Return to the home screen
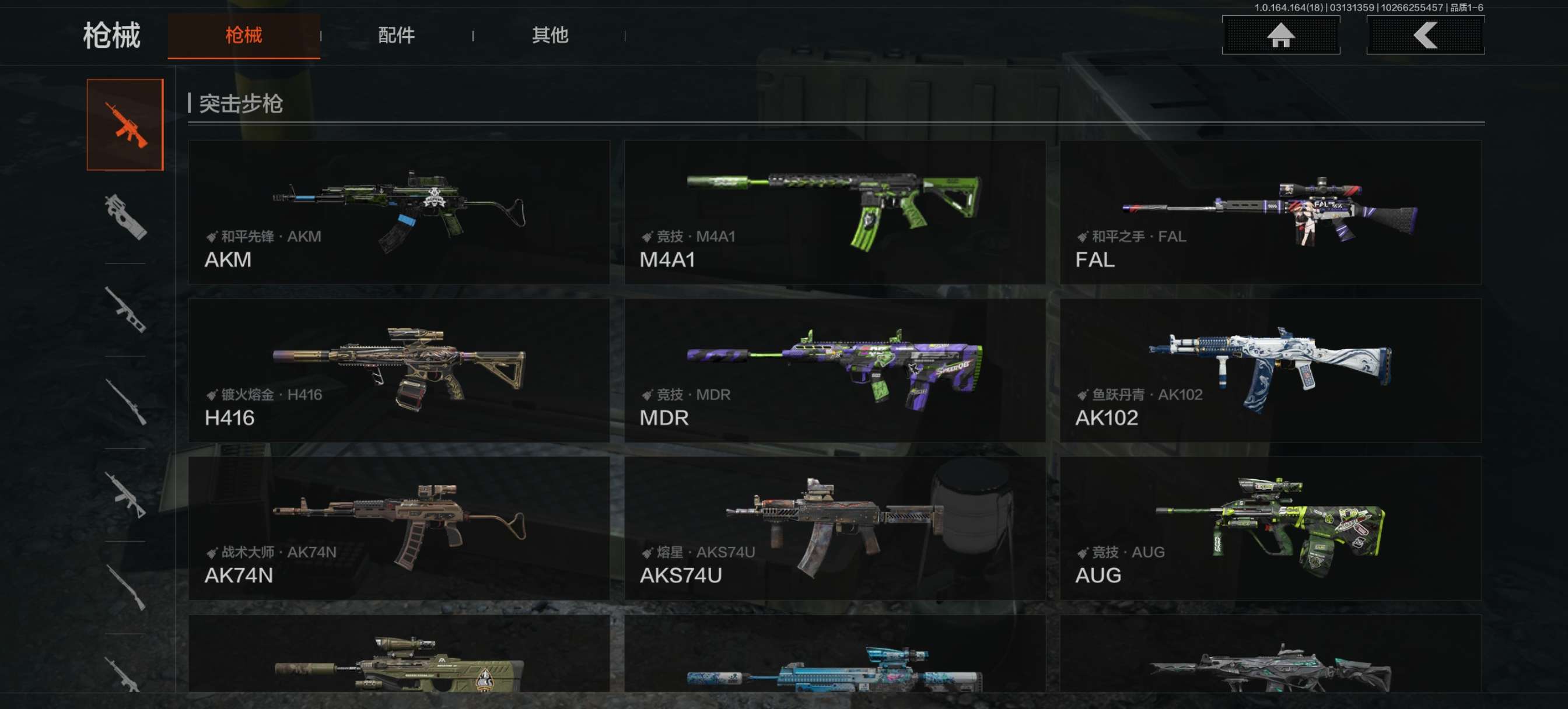The width and height of the screenshot is (1568, 709). pos(1280,36)
